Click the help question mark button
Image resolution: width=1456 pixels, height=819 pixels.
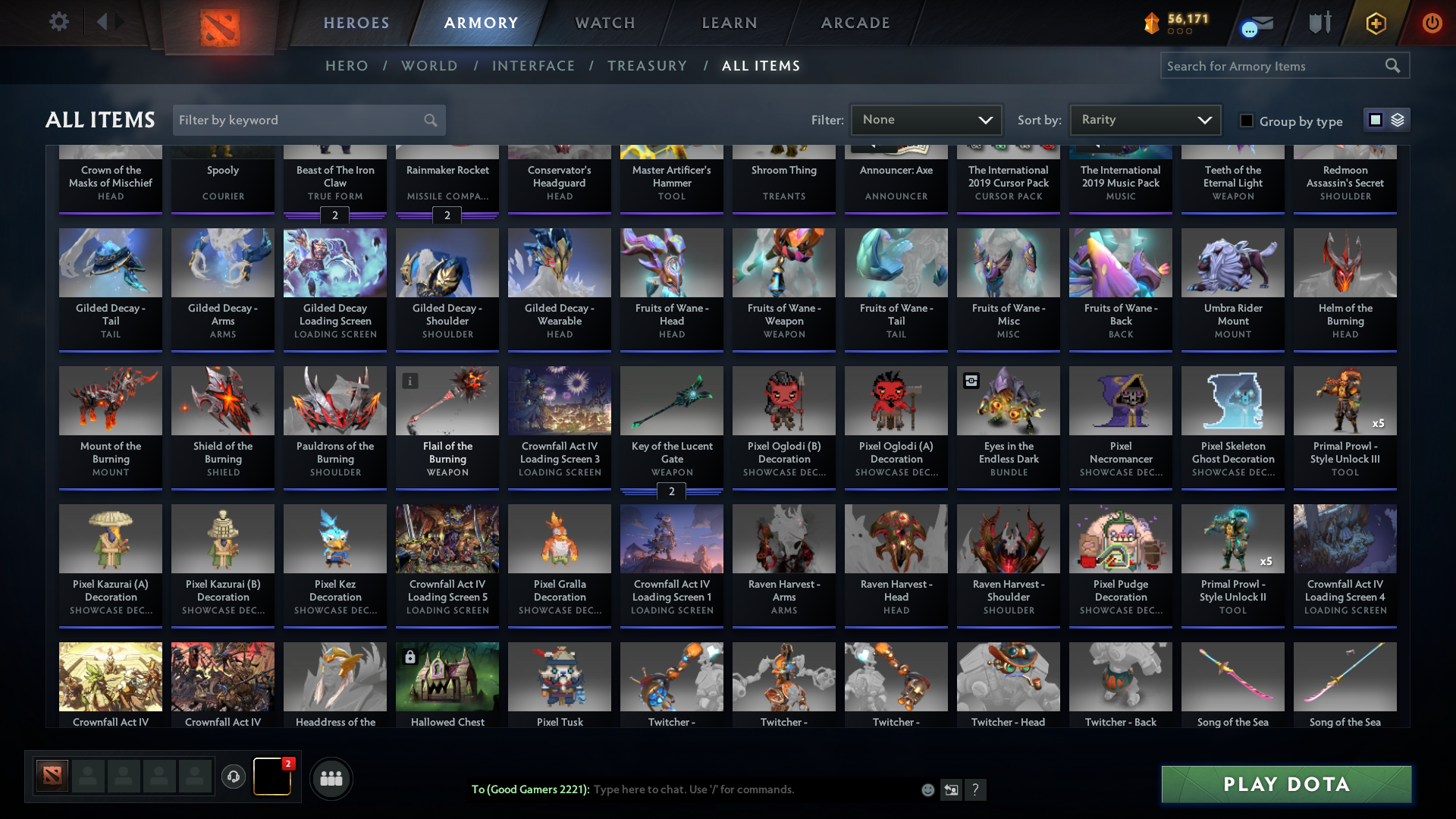tap(976, 789)
